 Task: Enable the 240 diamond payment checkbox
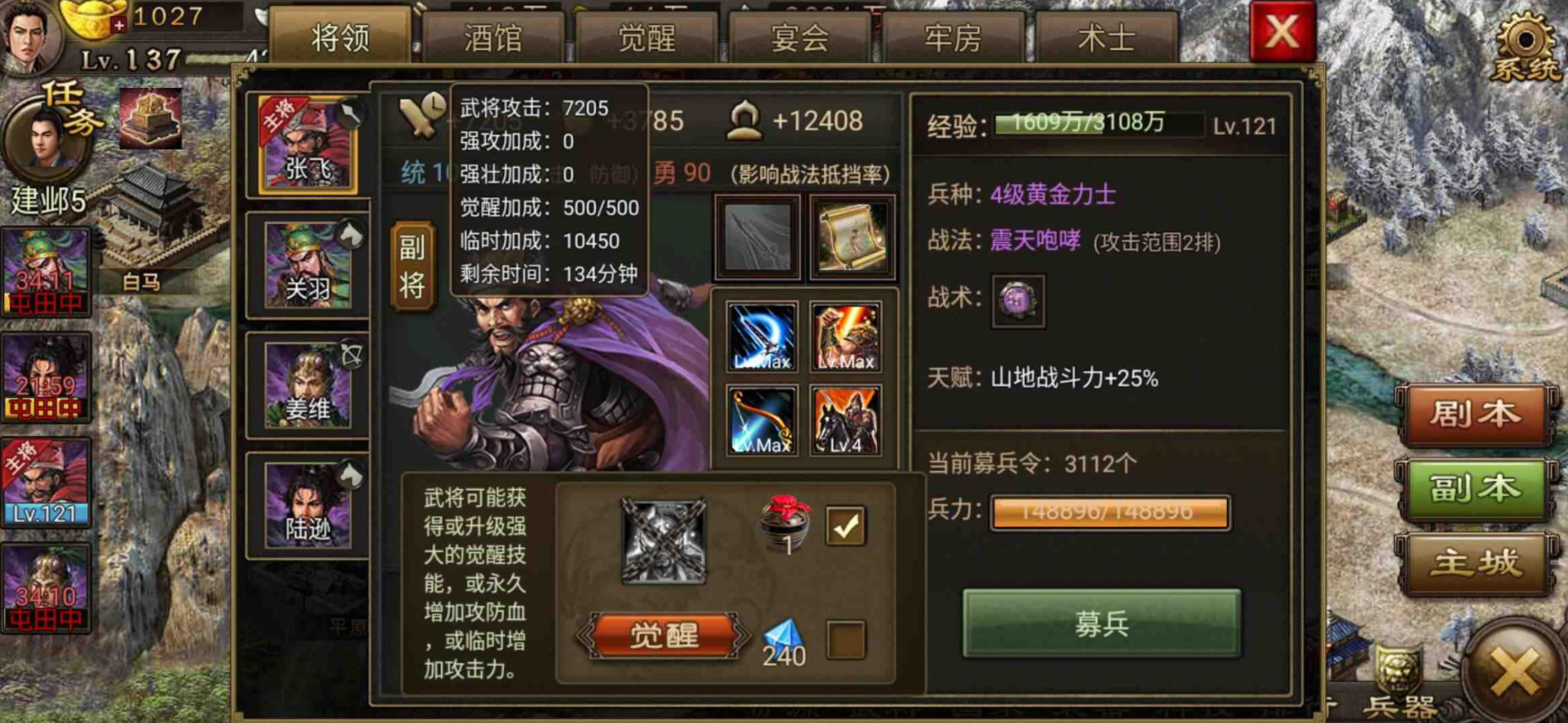[848, 636]
